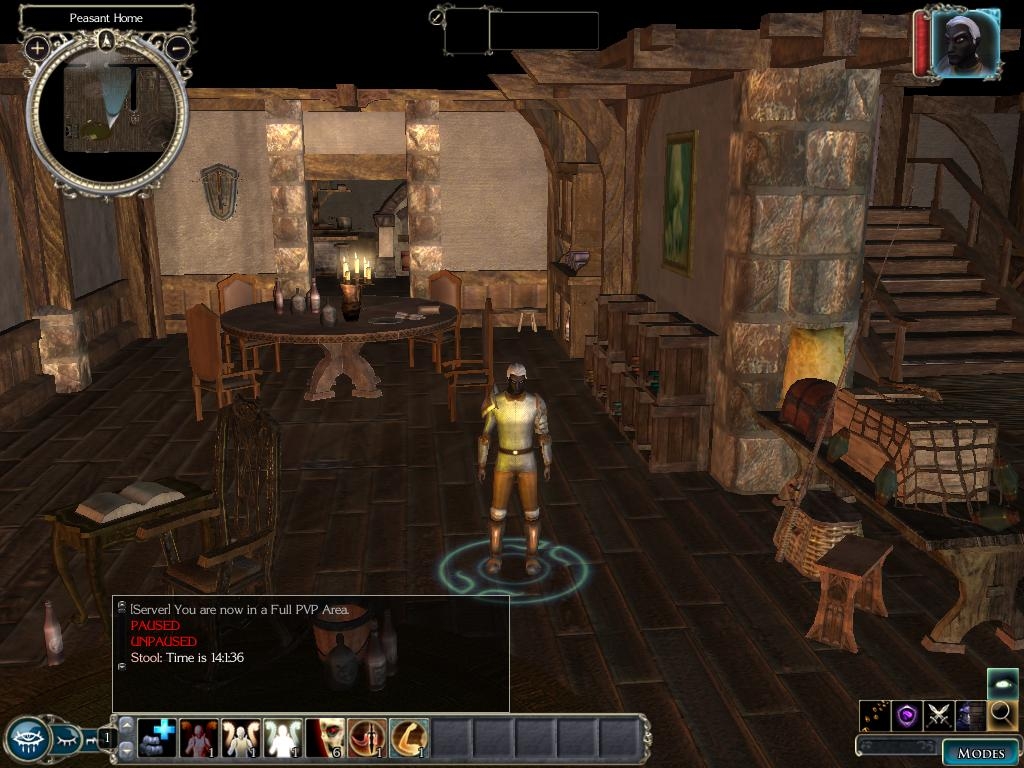Switch hotbar page up with arrow

(126, 726)
